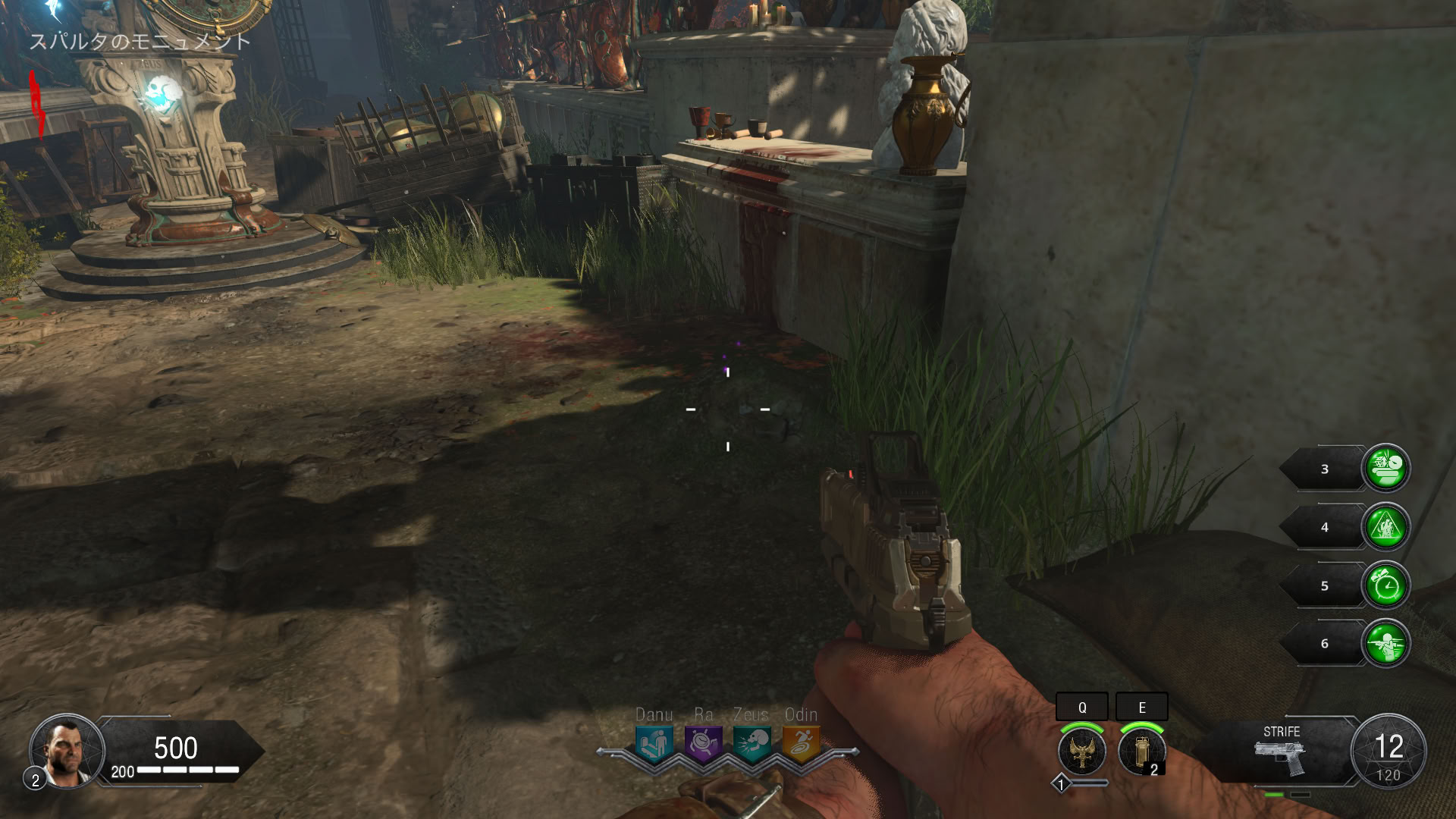Click the player character portrait

click(66, 751)
